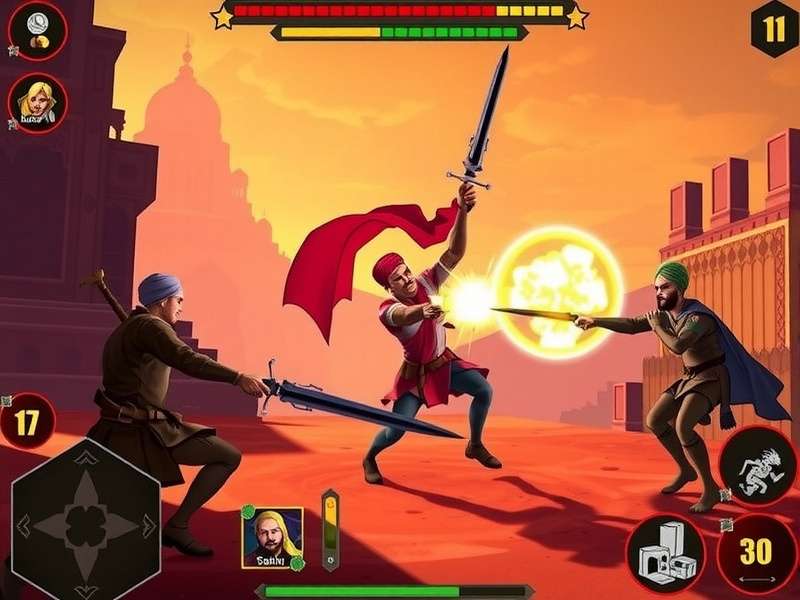Image resolution: width=800 pixels, height=600 pixels.
Task: Select the bearded blond character portrait
Action: click(272, 537)
